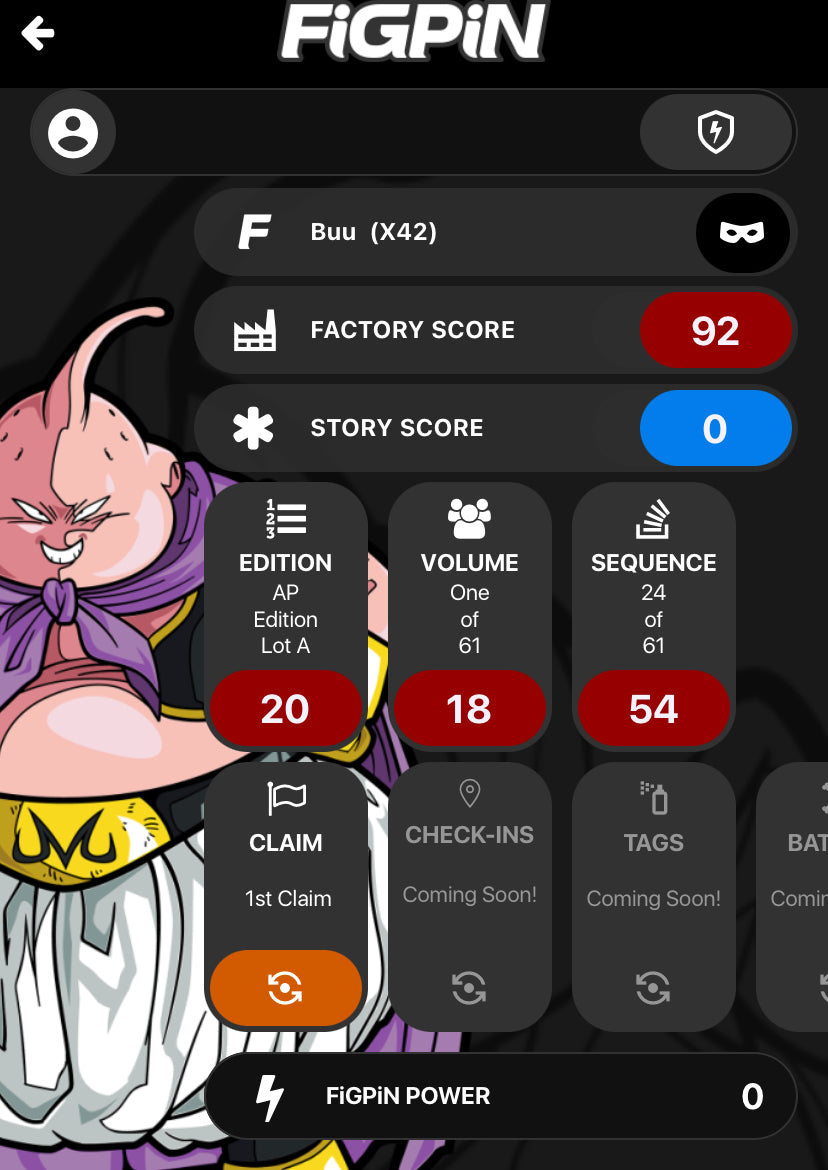The width and height of the screenshot is (828, 1170).
Task: Tap the FiGPiN logo
Action: pyautogui.click(x=414, y=32)
